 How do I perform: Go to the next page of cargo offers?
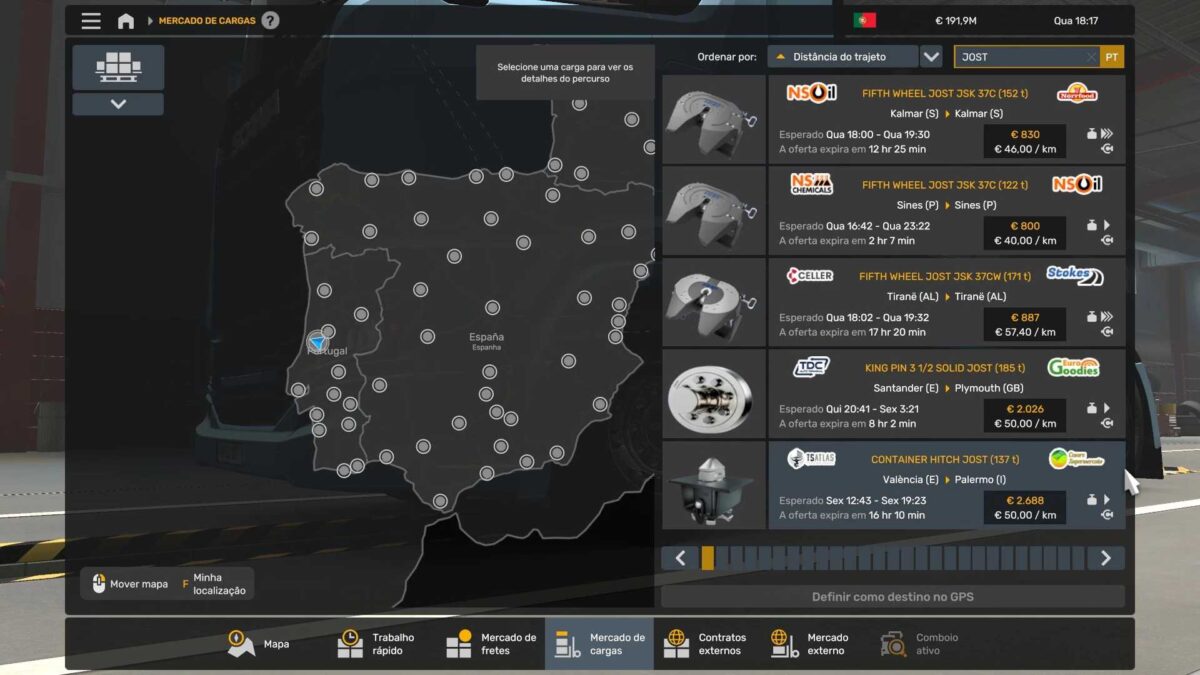point(1105,558)
